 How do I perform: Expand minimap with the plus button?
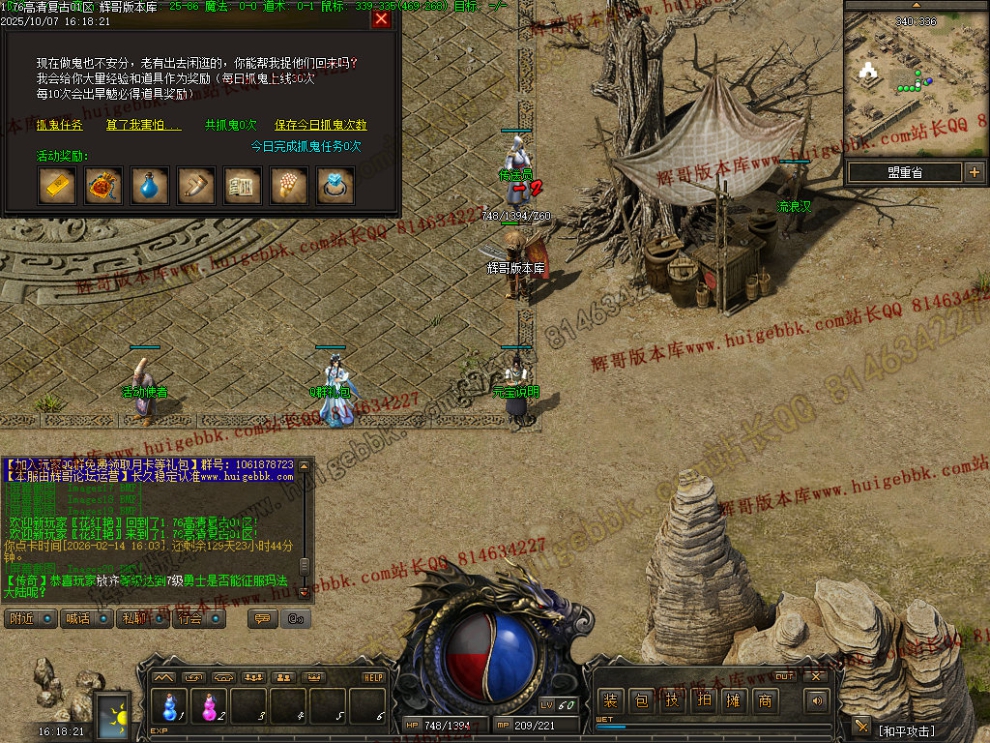coord(975,173)
